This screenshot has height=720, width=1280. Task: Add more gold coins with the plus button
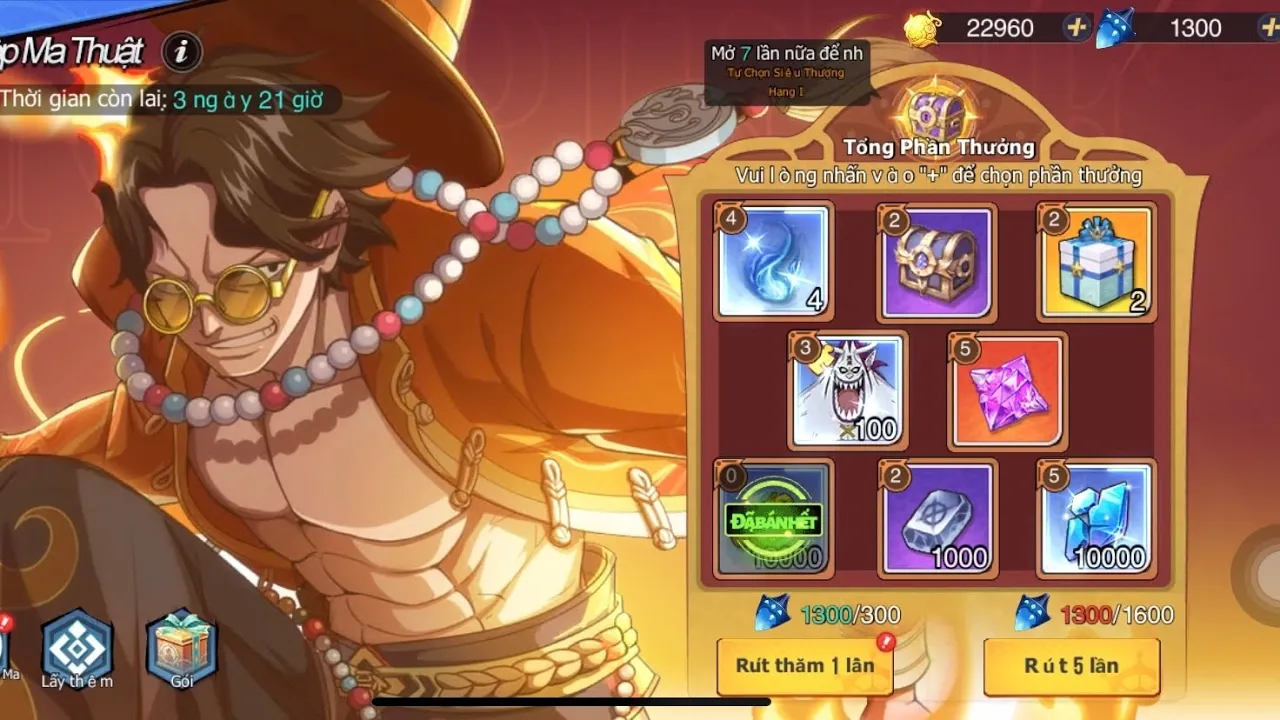tap(1077, 28)
